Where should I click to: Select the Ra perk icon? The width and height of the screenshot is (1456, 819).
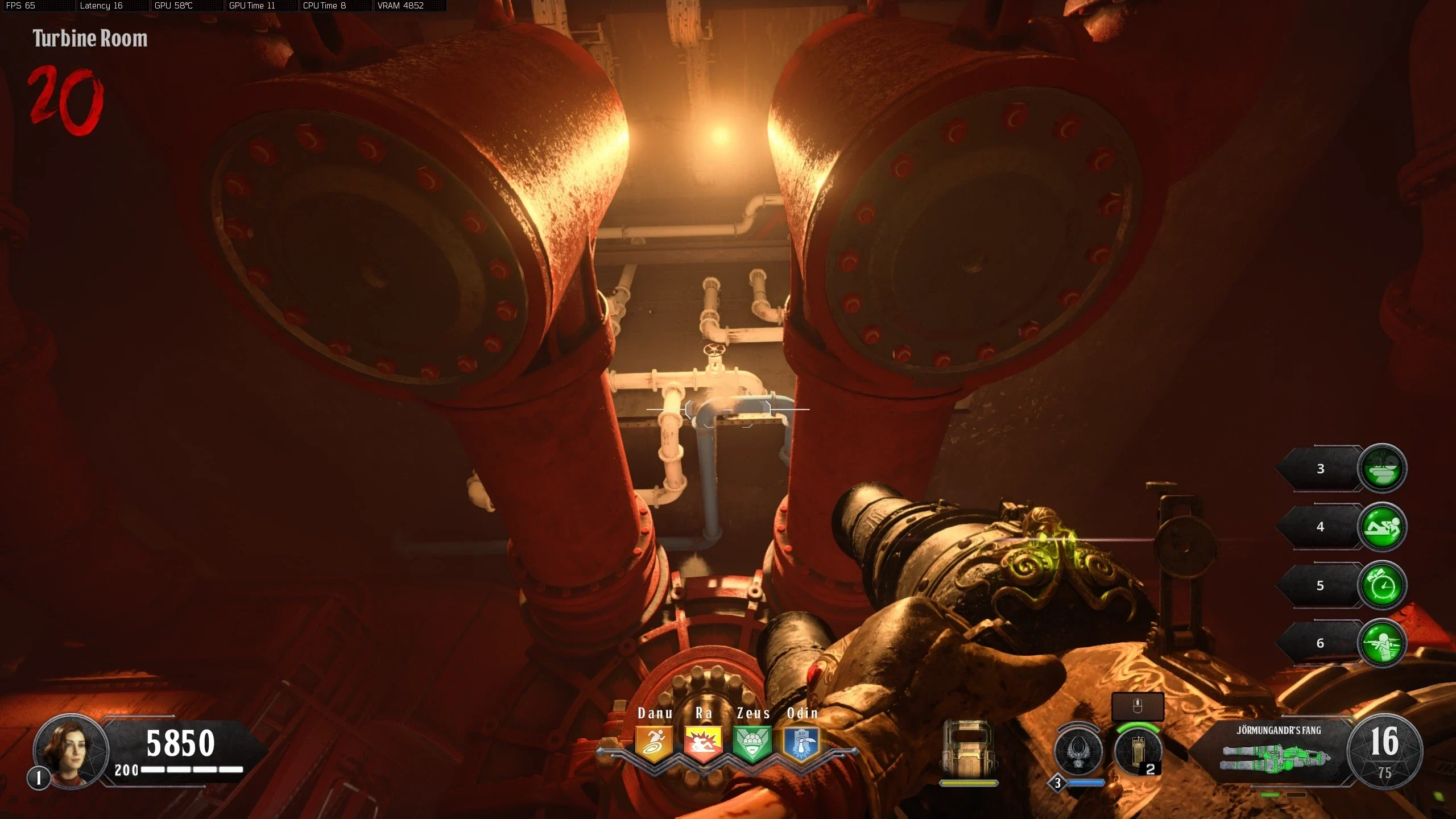point(703,743)
